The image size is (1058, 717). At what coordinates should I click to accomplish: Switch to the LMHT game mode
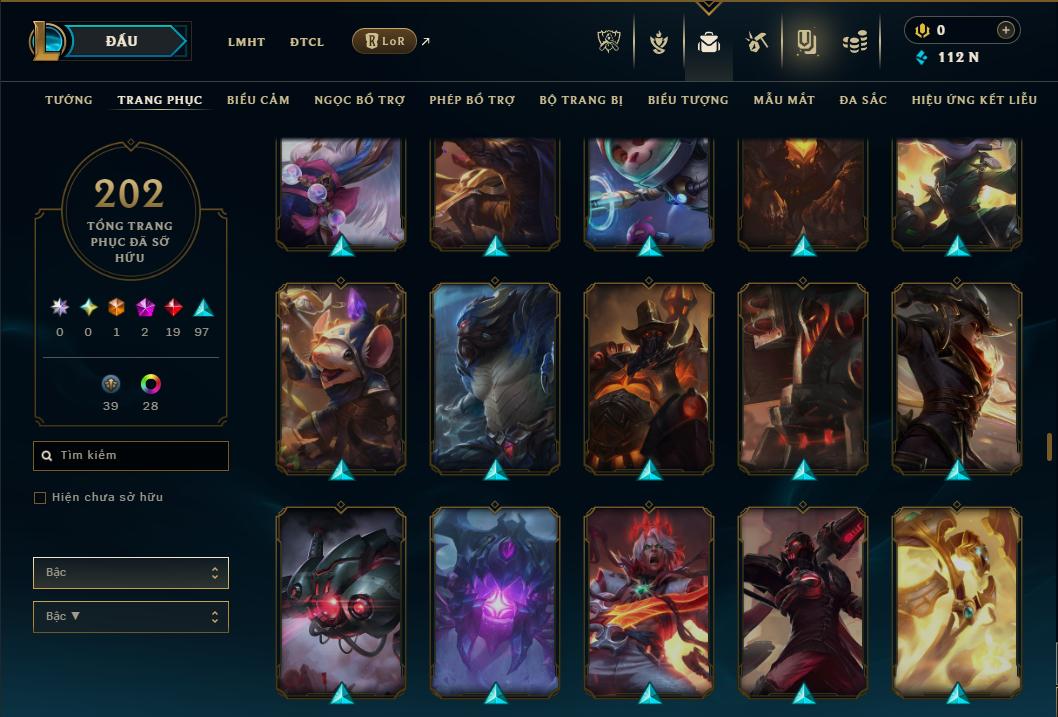[x=246, y=42]
